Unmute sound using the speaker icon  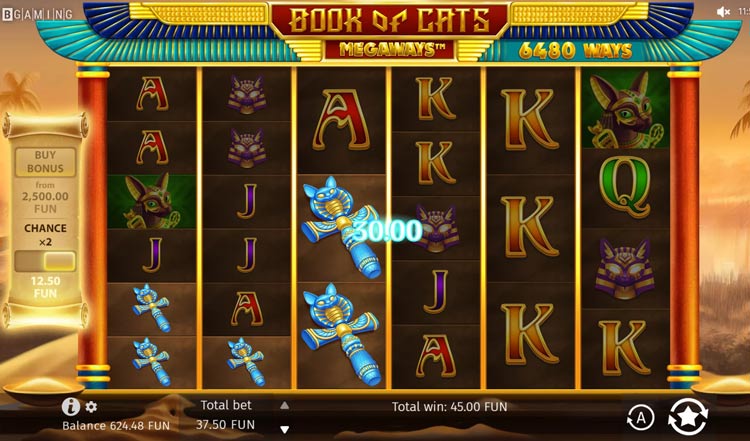pos(723,12)
